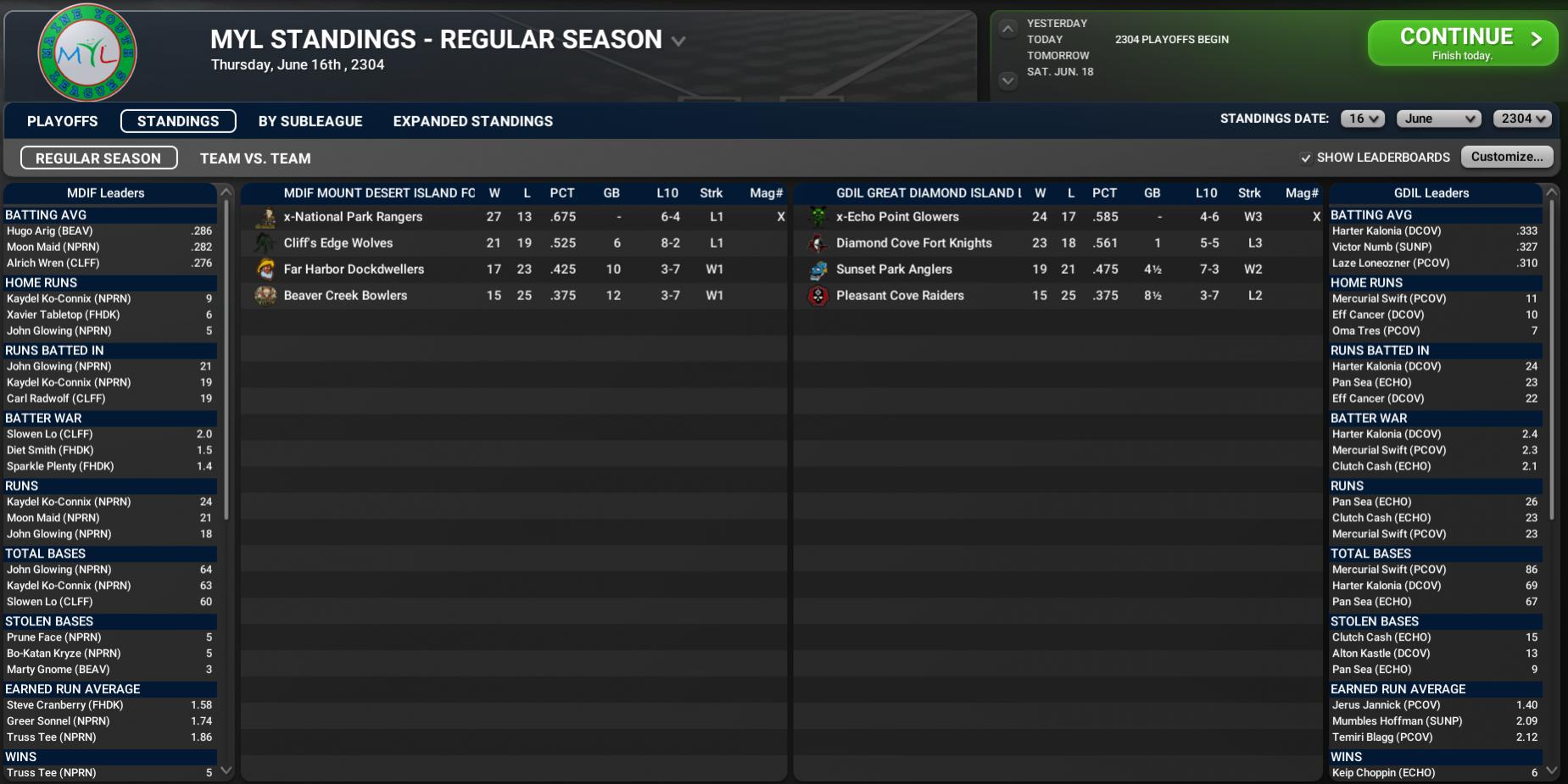Open the By Subleague view

(x=310, y=121)
